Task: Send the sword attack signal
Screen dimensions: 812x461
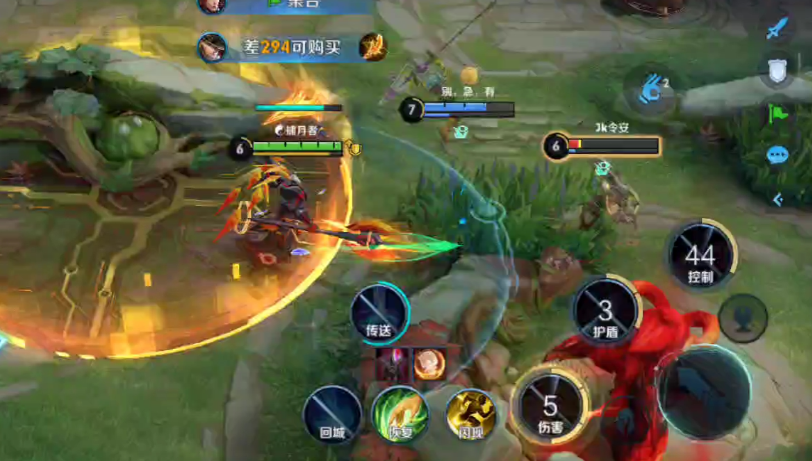Action: click(x=778, y=28)
